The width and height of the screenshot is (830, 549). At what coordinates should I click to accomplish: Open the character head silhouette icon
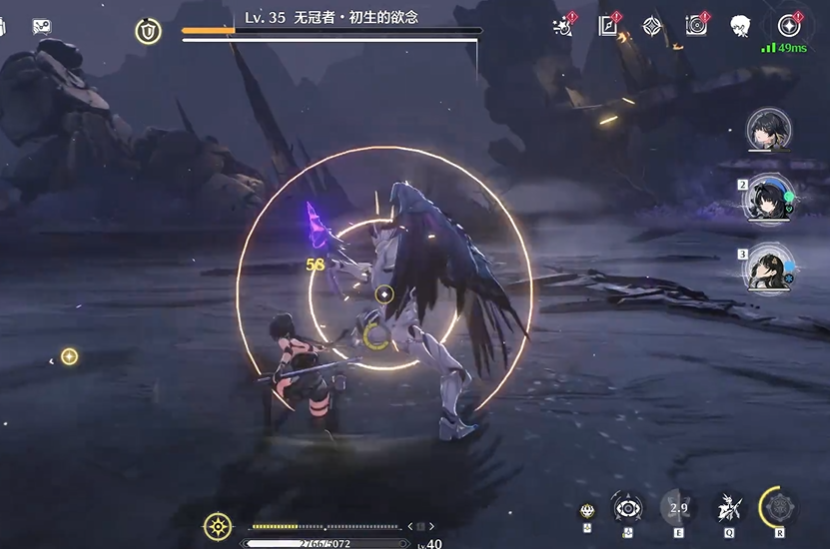(x=740, y=26)
